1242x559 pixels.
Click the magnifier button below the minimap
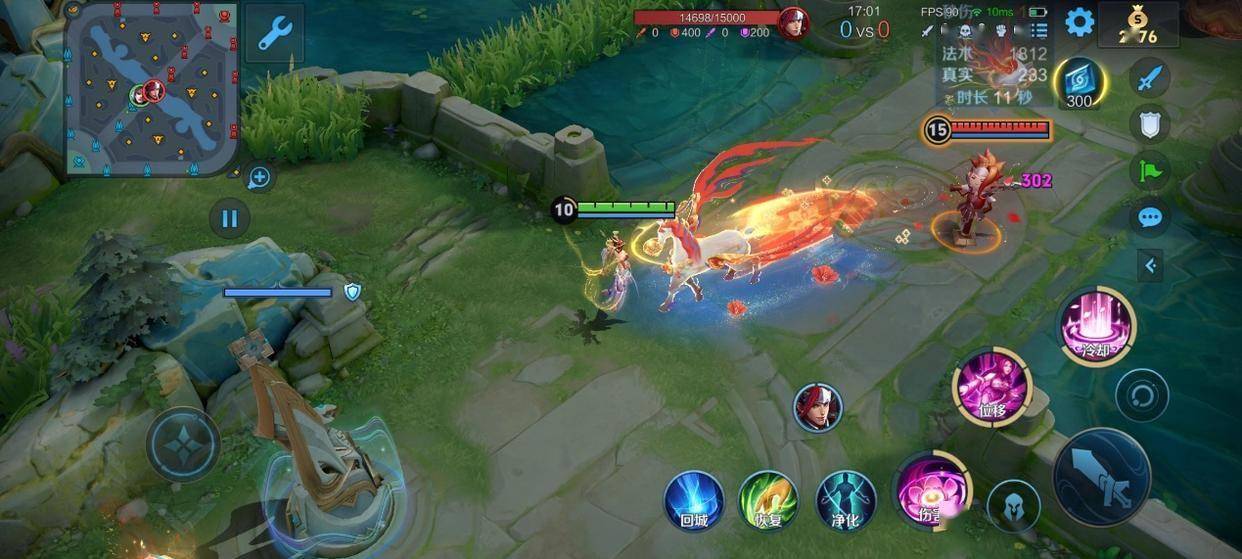[259, 178]
